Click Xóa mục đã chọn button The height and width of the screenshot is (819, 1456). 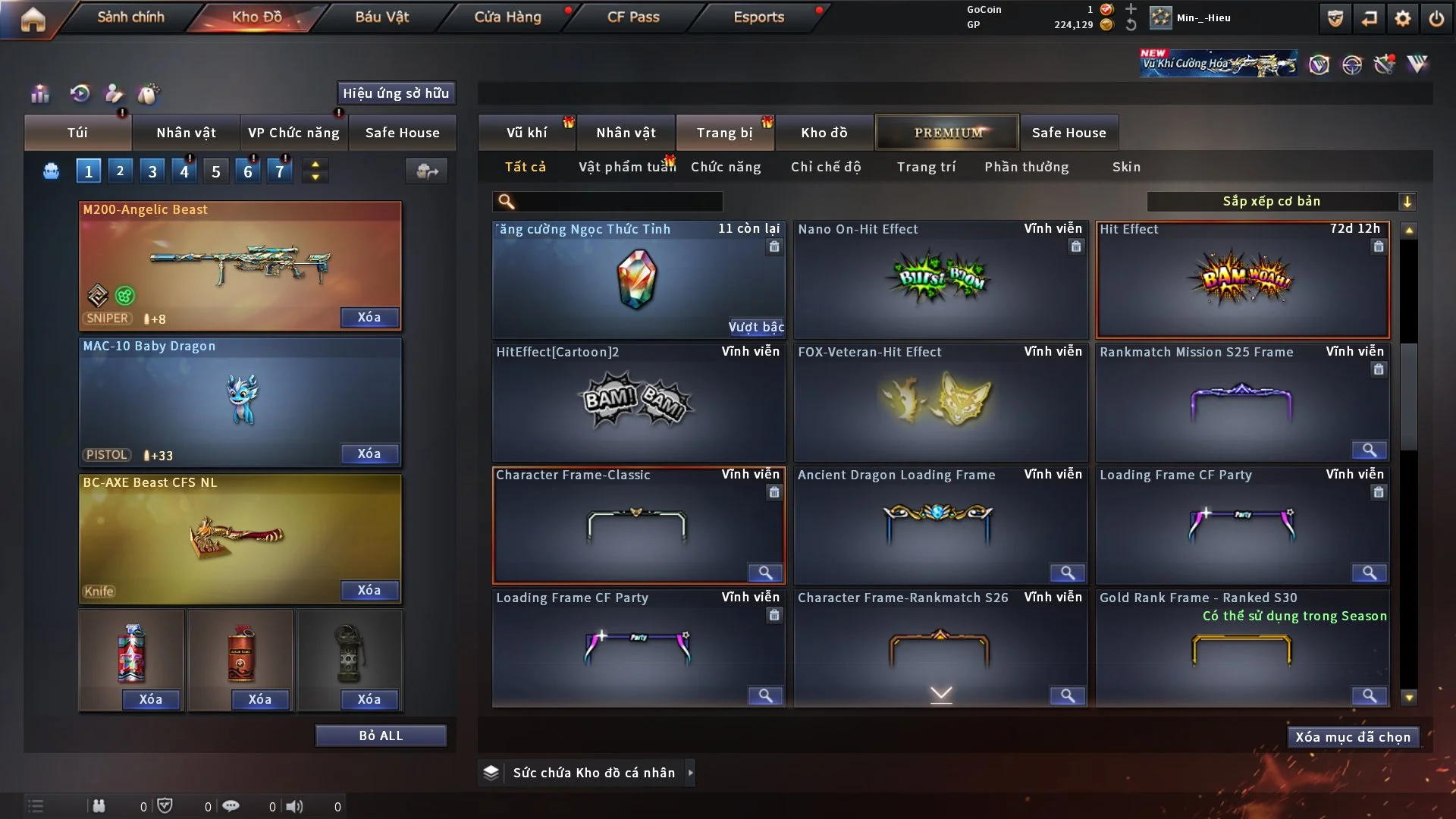pyautogui.click(x=1353, y=737)
